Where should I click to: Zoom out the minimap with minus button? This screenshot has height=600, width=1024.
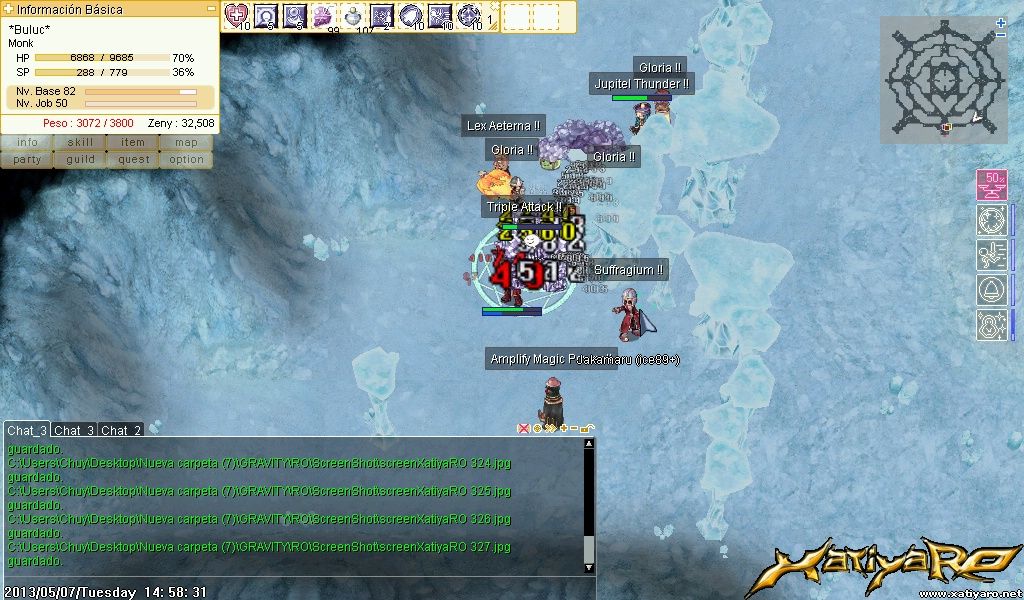coord(1001,35)
